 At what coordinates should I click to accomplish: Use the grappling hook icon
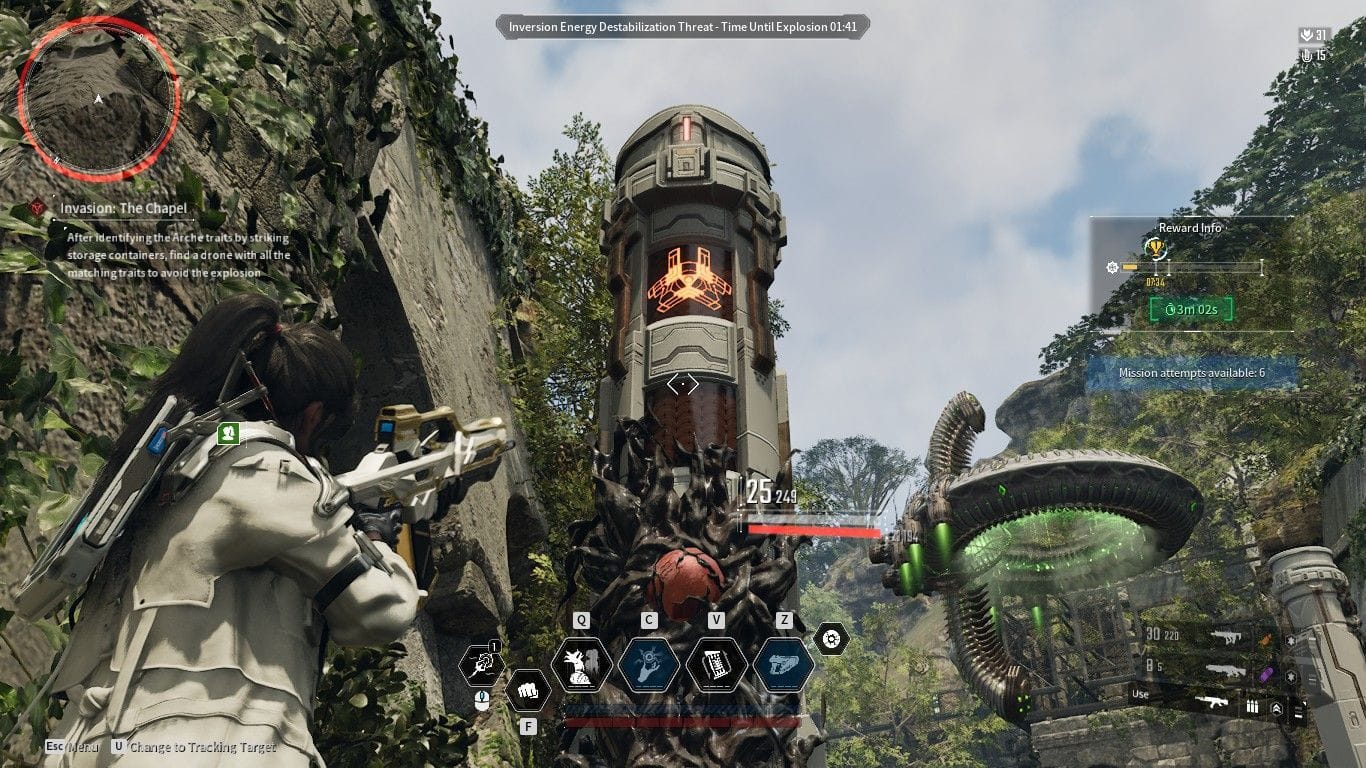[x=481, y=665]
